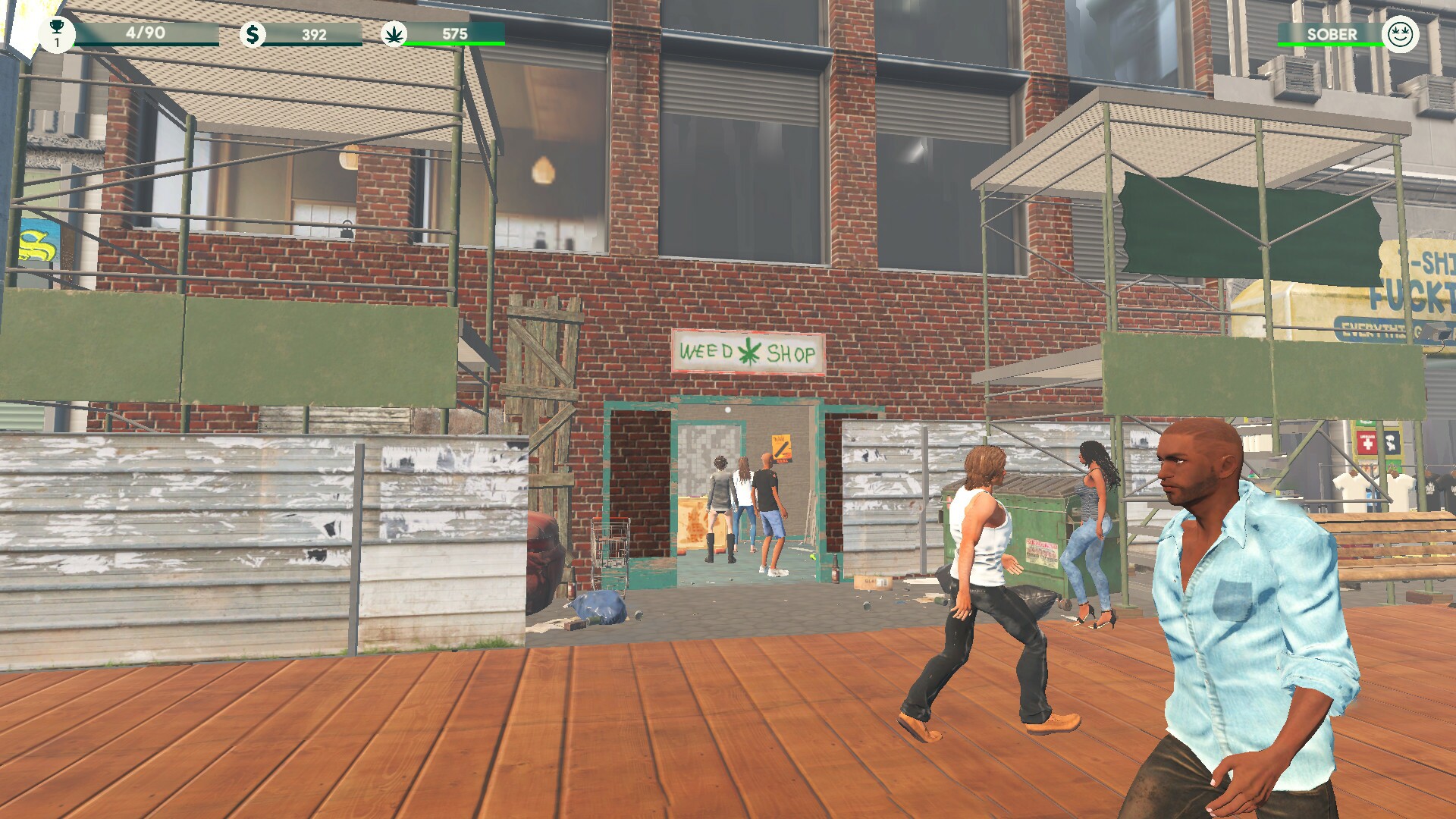Click the SOBER status bar
Image resolution: width=1456 pixels, height=819 pixels.
click(x=1331, y=34)
